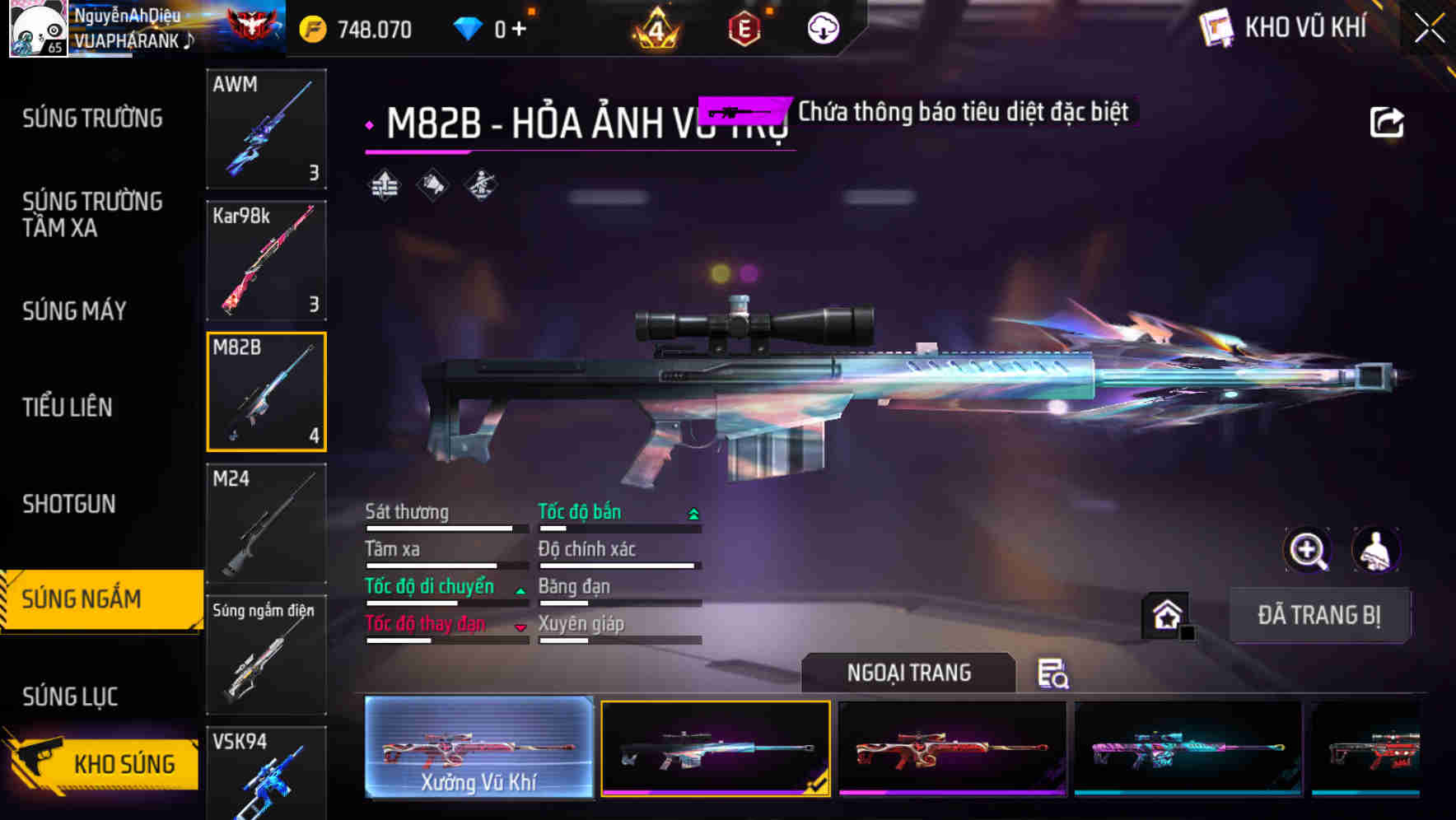Click the cloud download icon in top bar
The image size is (1456, 820).
pyautogui.click(x=822, y=26)
